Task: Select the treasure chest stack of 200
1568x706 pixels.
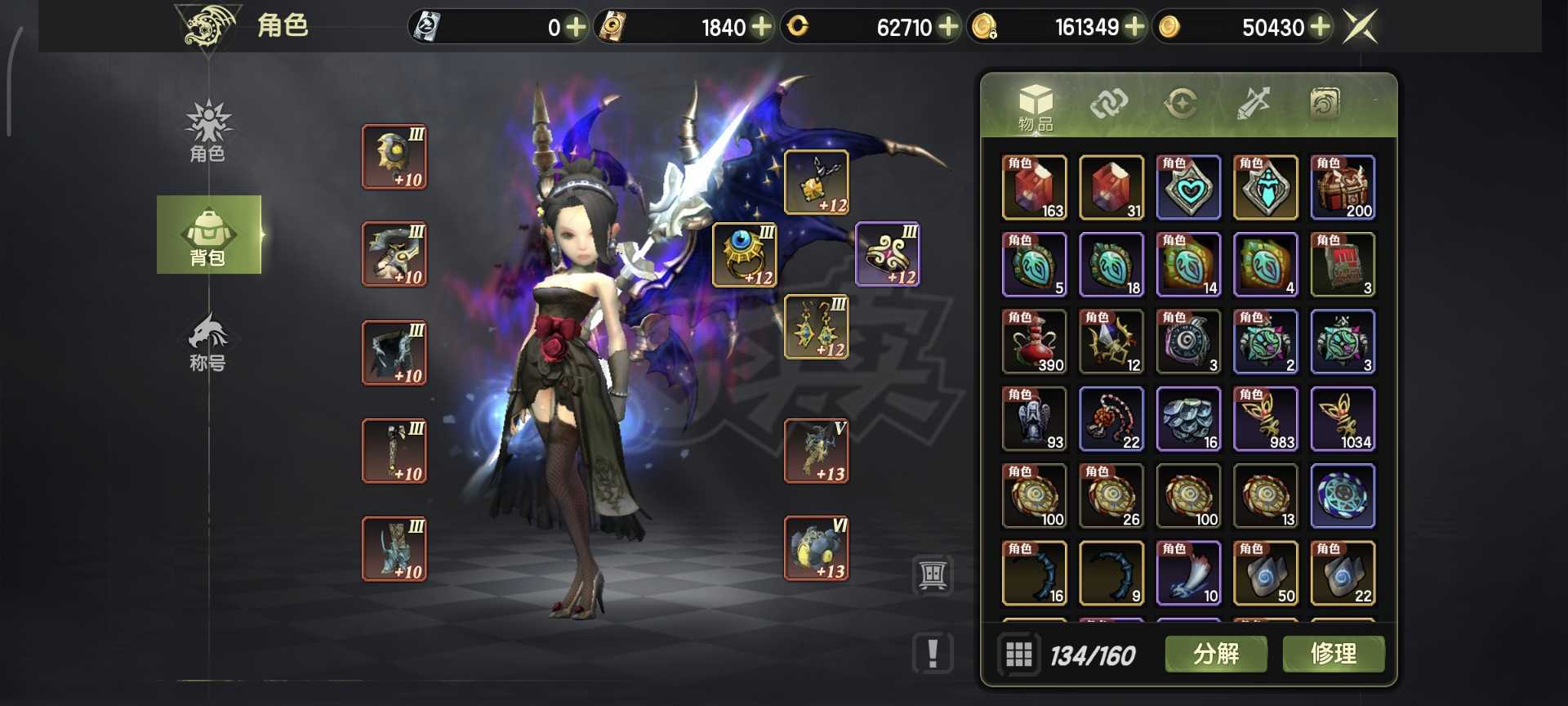Action: [x=1343, y=187]
